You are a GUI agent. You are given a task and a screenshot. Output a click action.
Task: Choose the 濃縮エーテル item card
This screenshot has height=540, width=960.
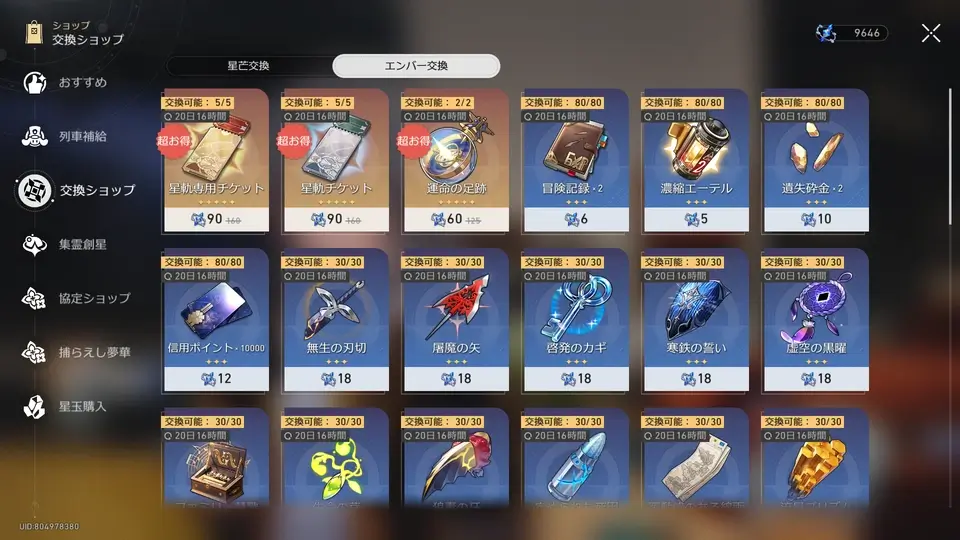pyautogui.click(x=695, y=160)
